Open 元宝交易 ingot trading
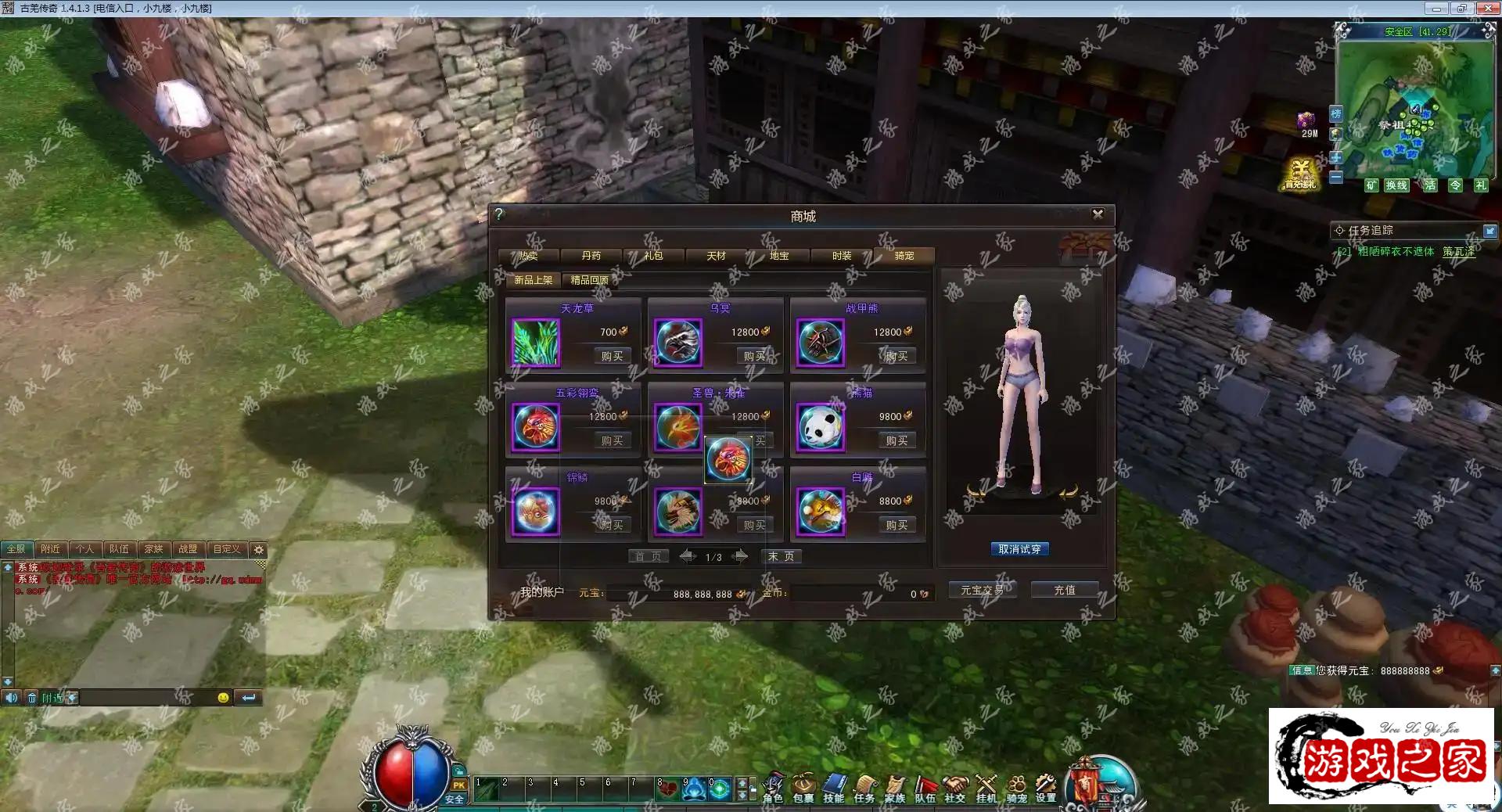This screenshot has height=812, width=1502. tap(982, 590)
